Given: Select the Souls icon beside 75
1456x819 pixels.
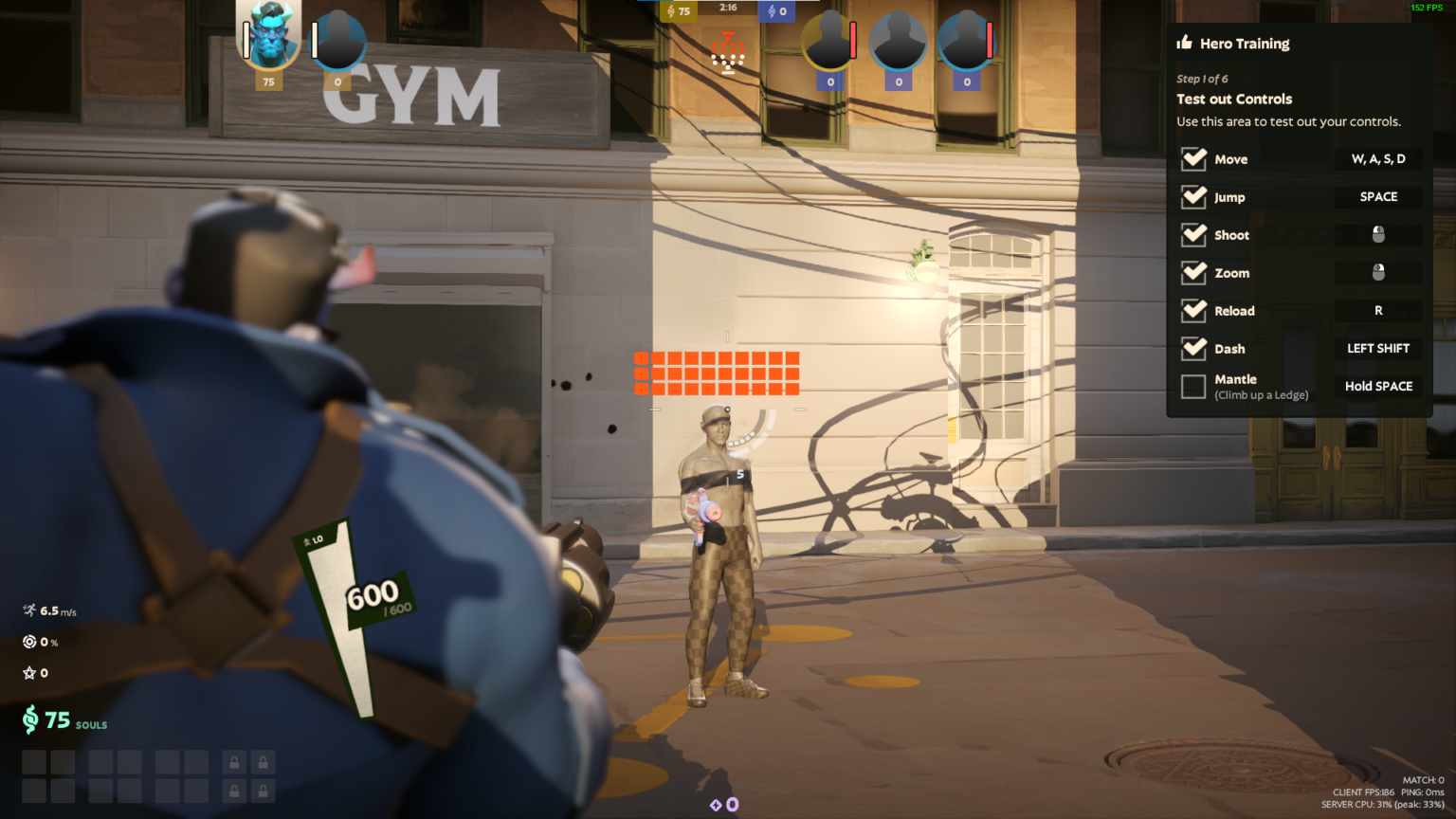Looking at the screenshot, I should (30, 722).
